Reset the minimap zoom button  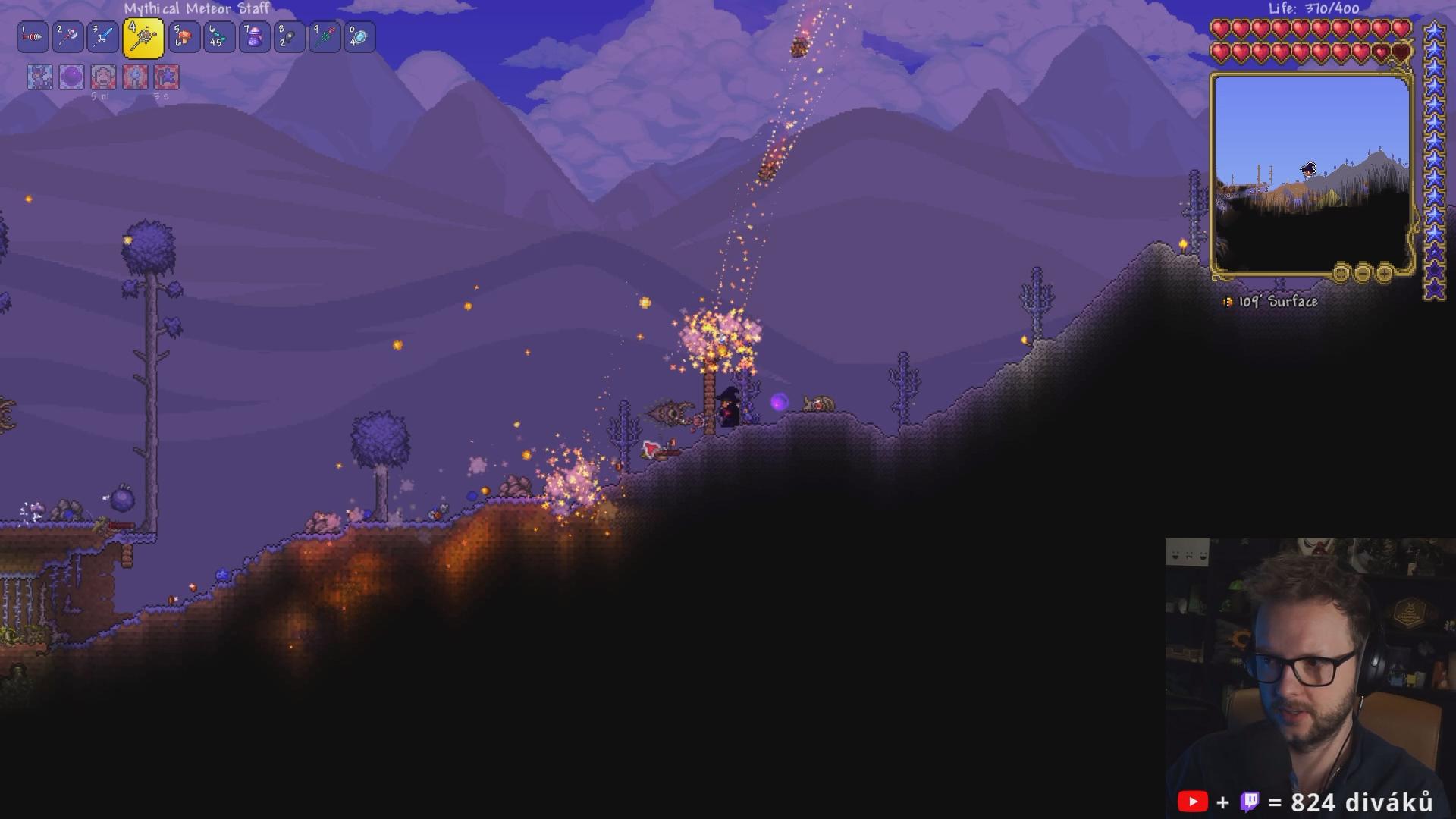(x=1341, y=272)
